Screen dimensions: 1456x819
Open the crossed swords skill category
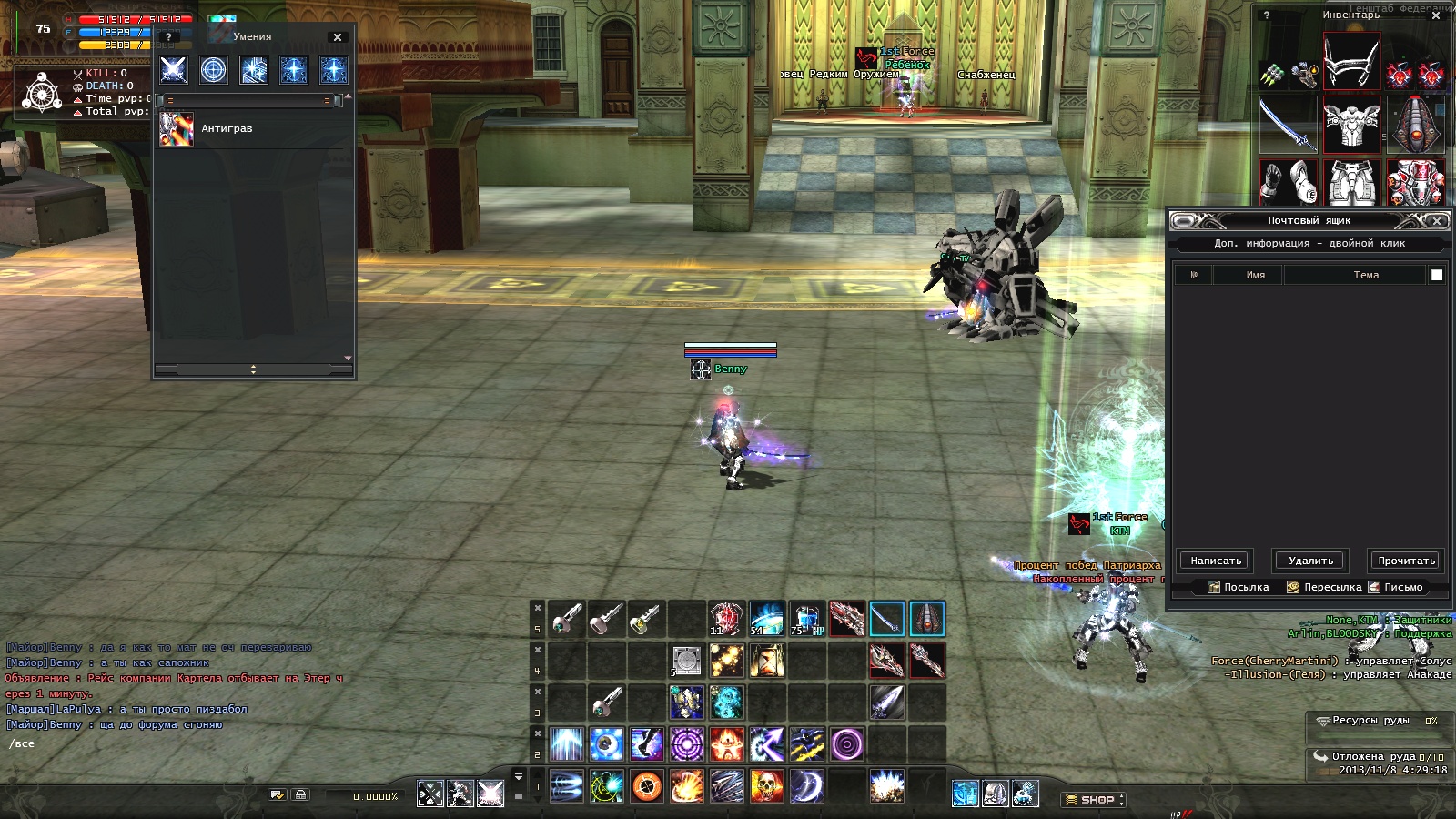click(174, 70)
